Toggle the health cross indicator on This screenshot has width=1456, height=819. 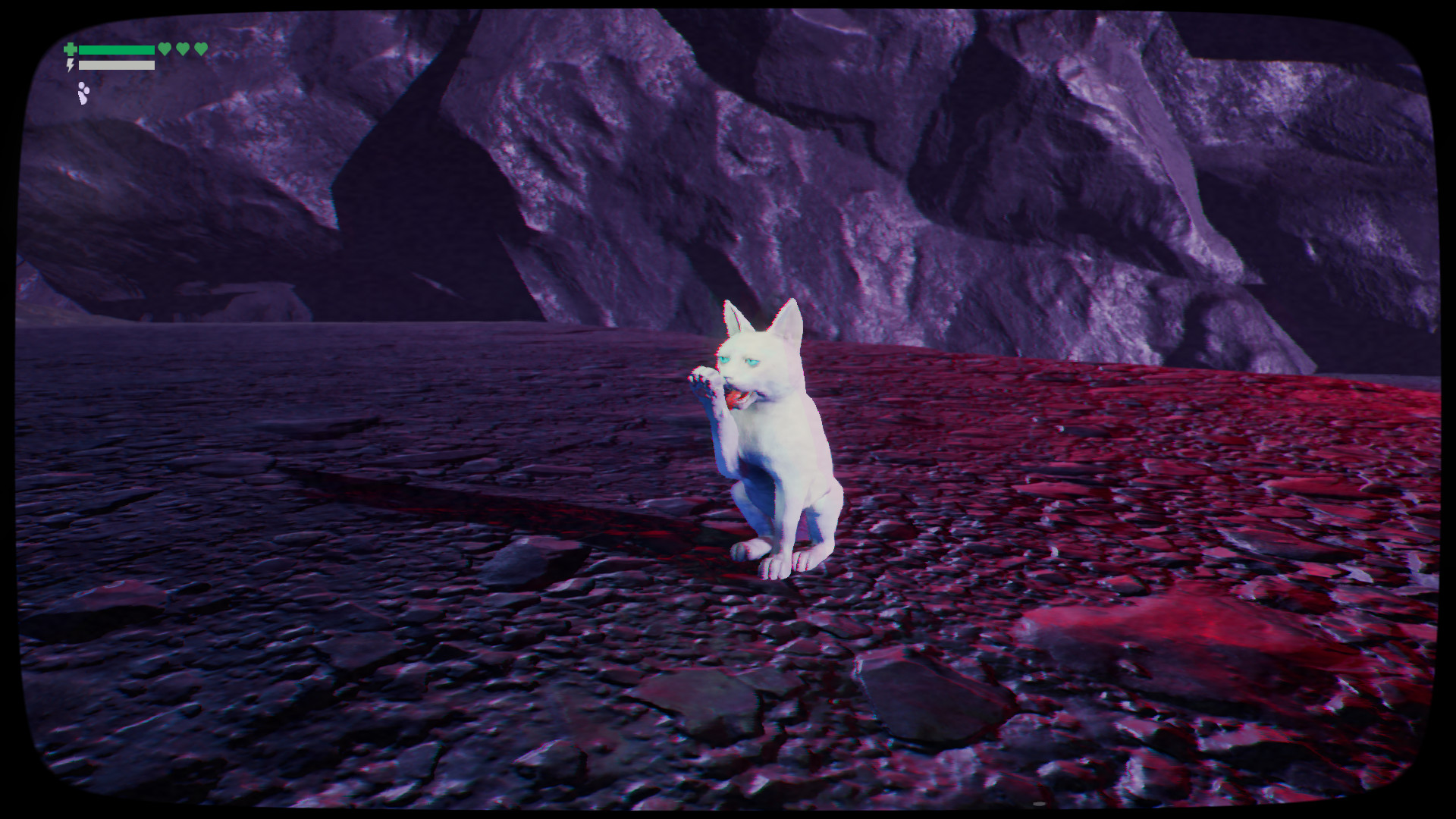click(x=70, y=49)
